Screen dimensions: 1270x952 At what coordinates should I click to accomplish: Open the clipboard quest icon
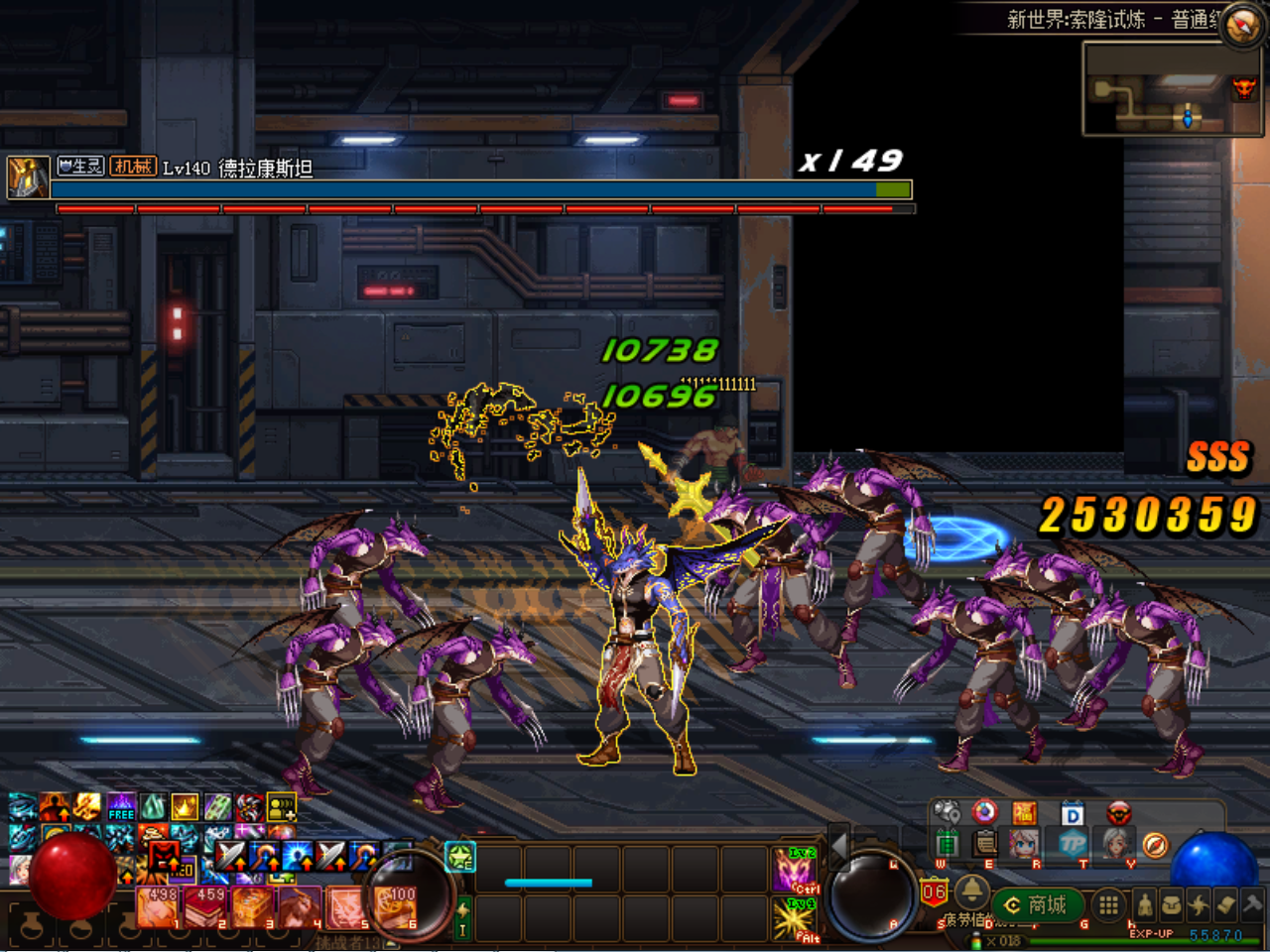[985, 844]
